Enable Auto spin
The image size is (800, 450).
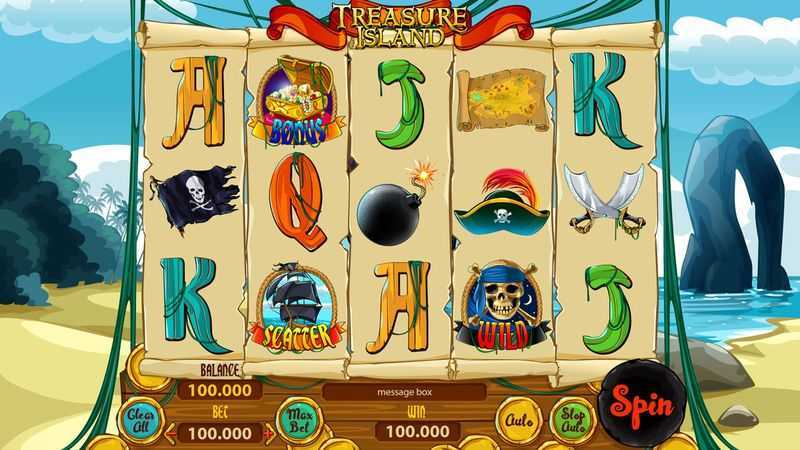coord(517,418)
